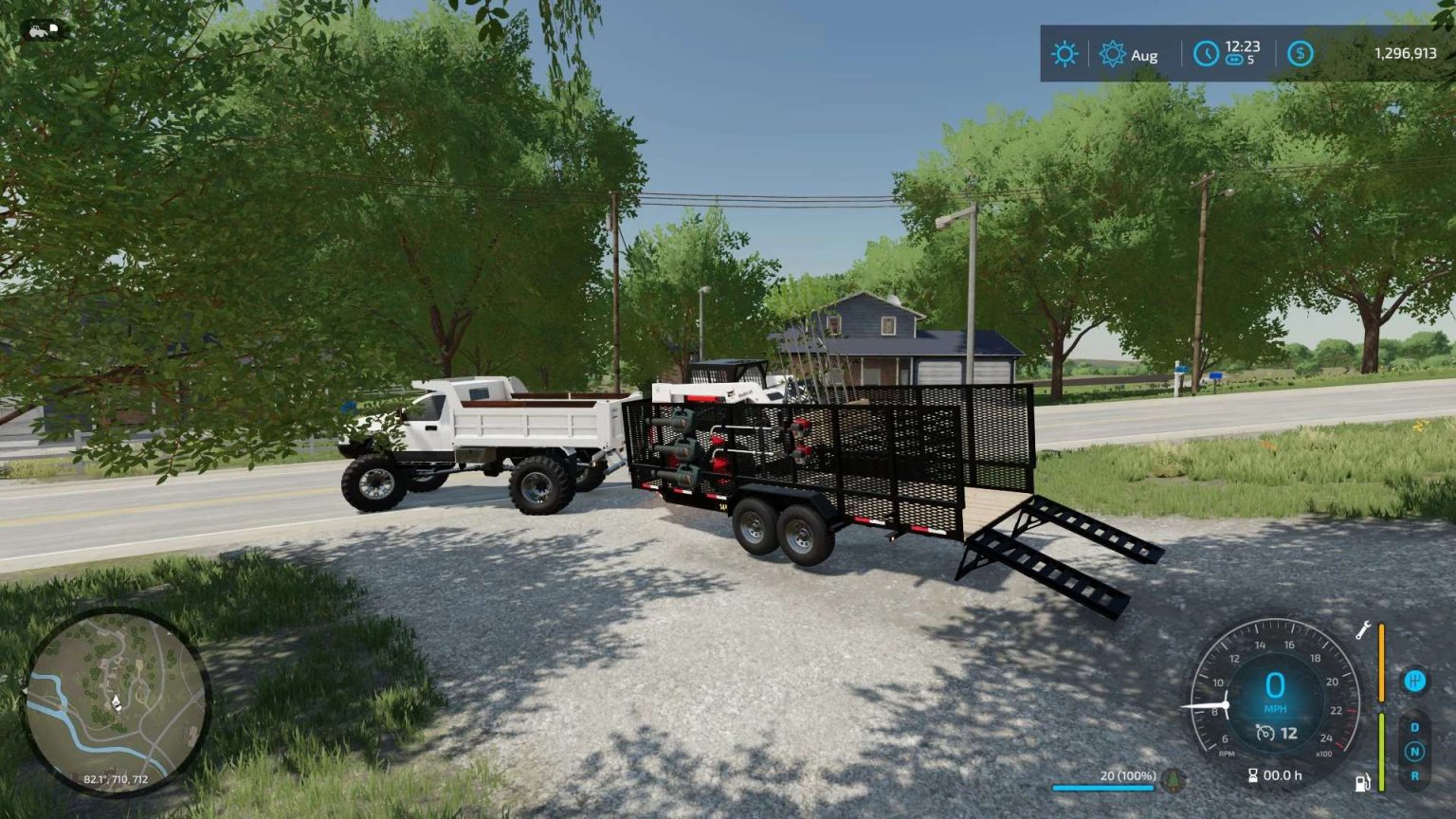Toggle the blue manual gearbox shift indicator
This screenshot has width=1456, height=819.
[x=1415, y=680]
